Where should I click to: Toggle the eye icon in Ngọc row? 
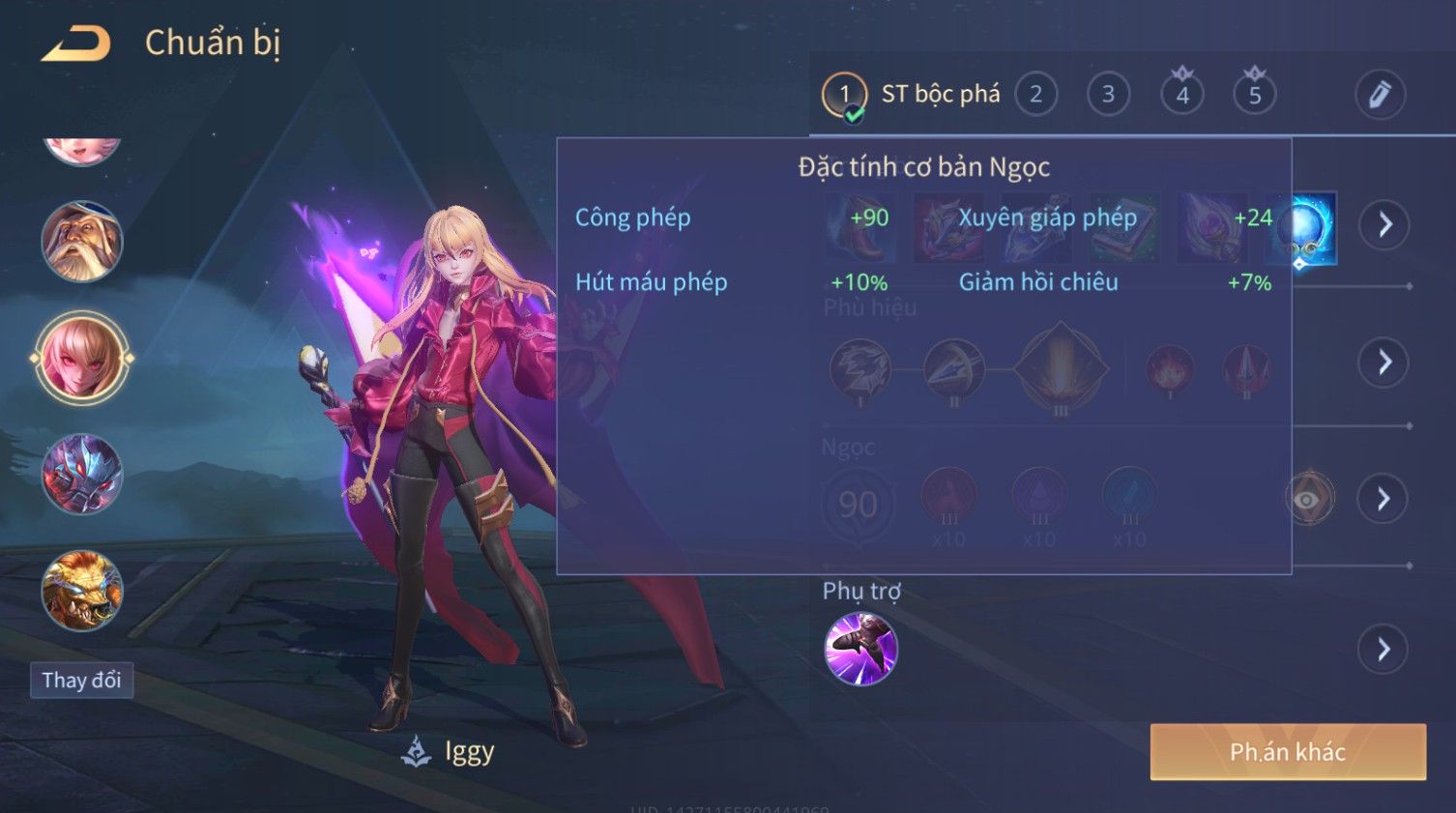(1308, 499)
